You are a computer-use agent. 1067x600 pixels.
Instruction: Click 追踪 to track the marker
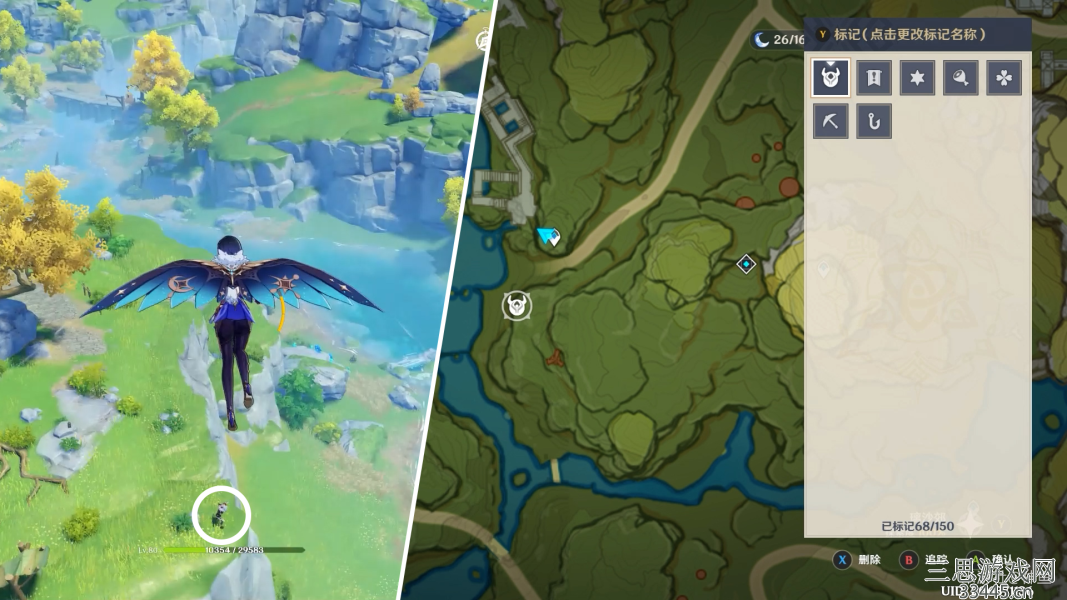(934, 560)
